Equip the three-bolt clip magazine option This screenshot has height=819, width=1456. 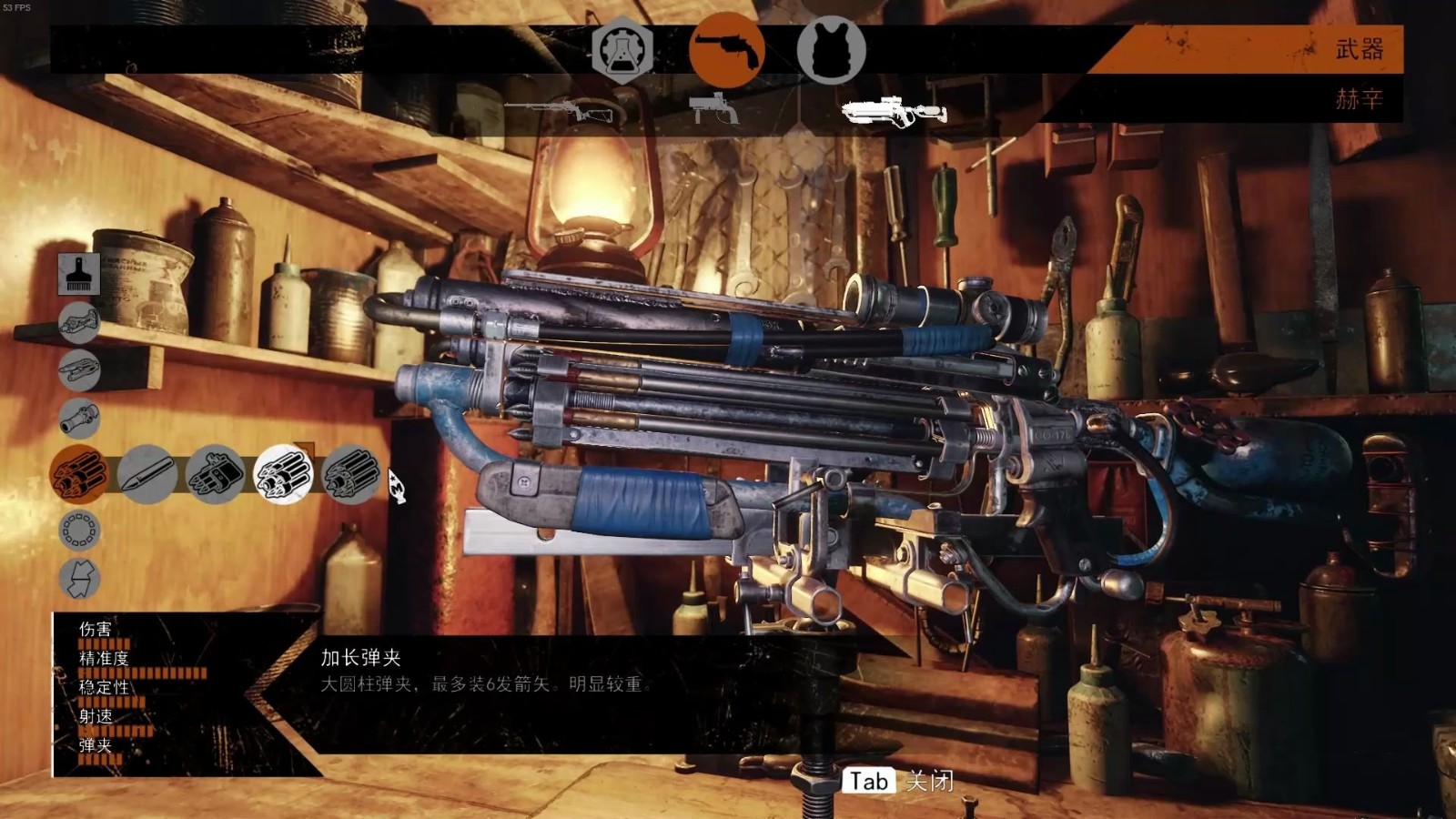point(216,474)
